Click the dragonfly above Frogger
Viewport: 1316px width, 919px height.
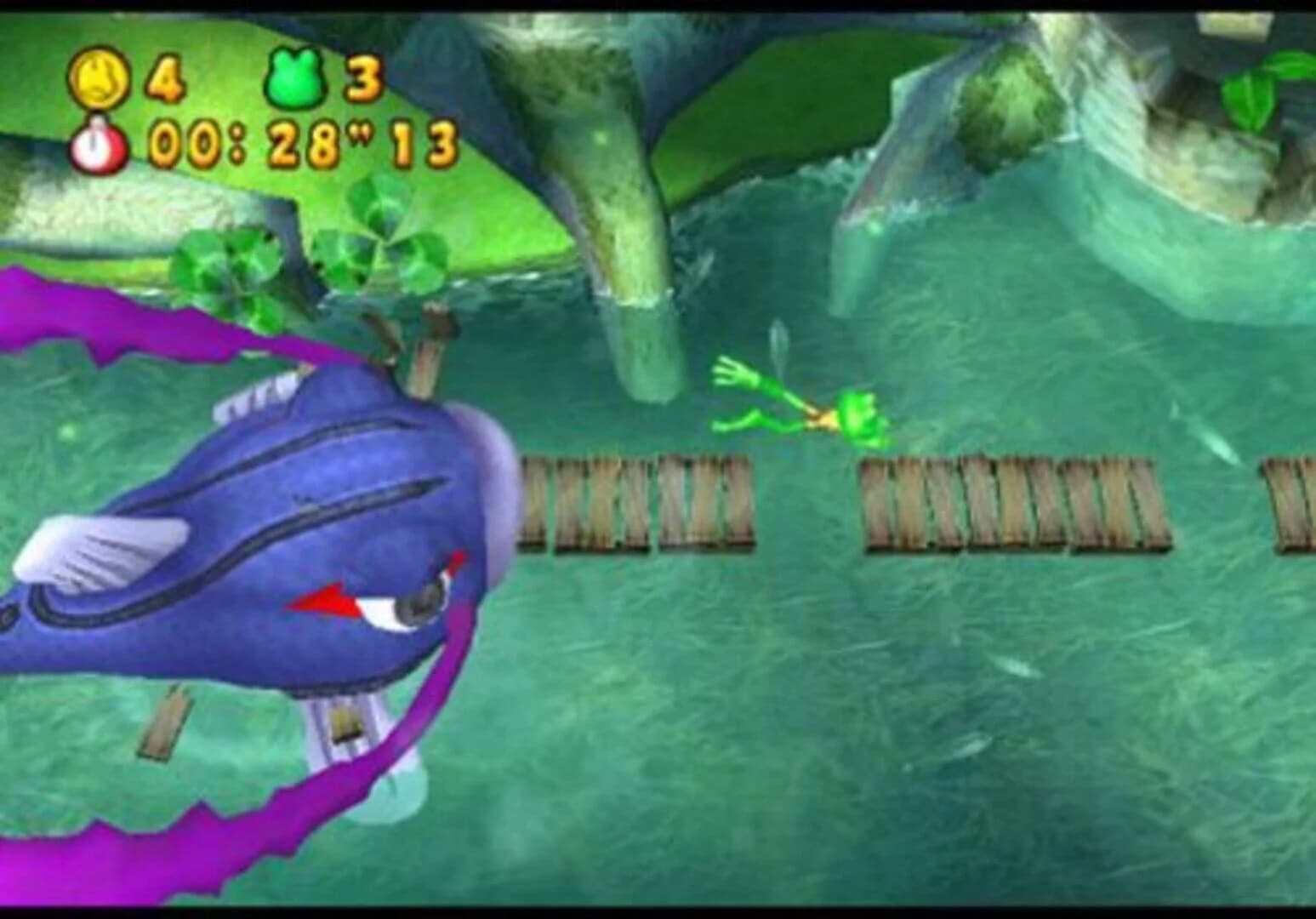point(778,340)
